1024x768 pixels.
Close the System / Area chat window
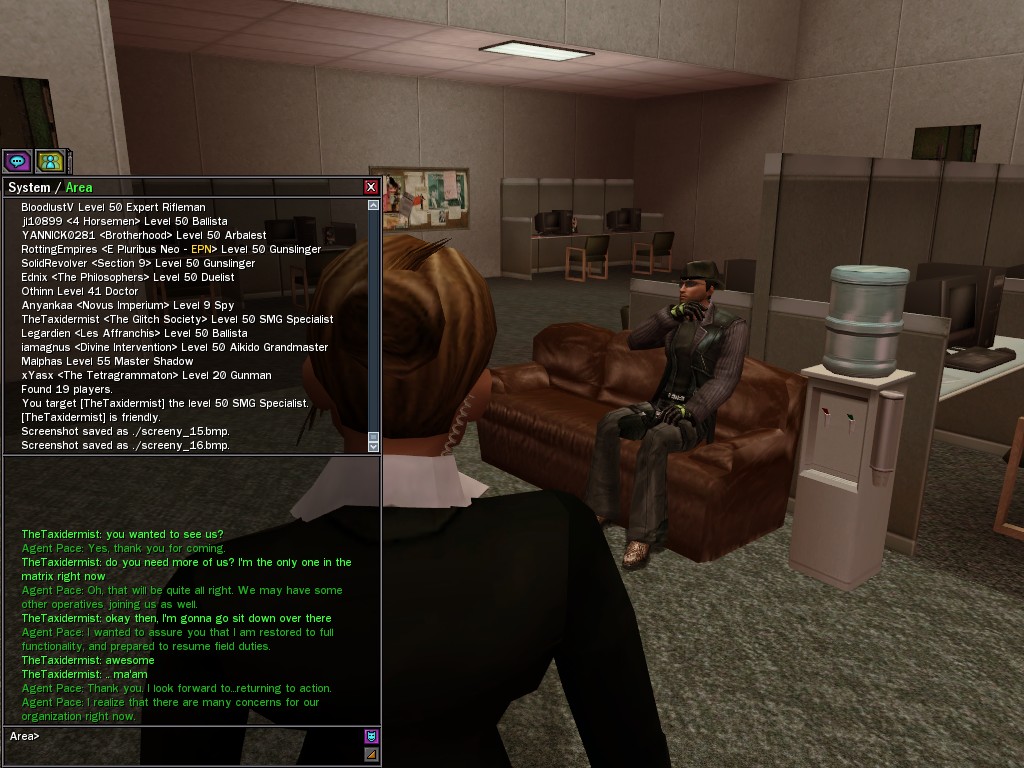click(x=371, y=187)
